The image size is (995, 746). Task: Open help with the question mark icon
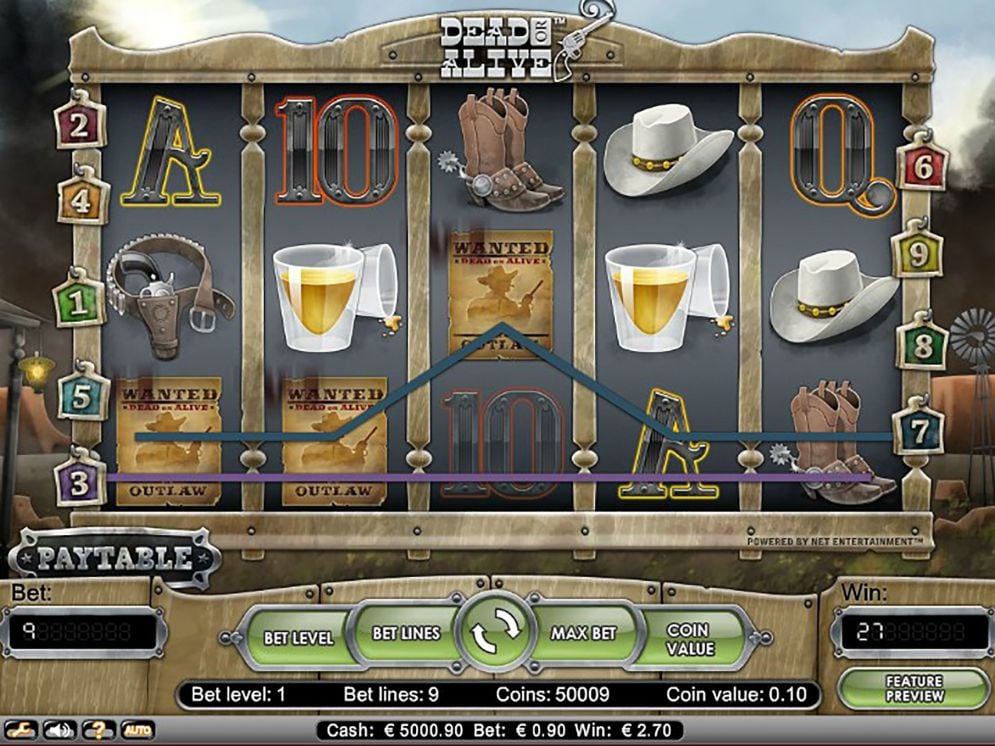tap(99, 730)
